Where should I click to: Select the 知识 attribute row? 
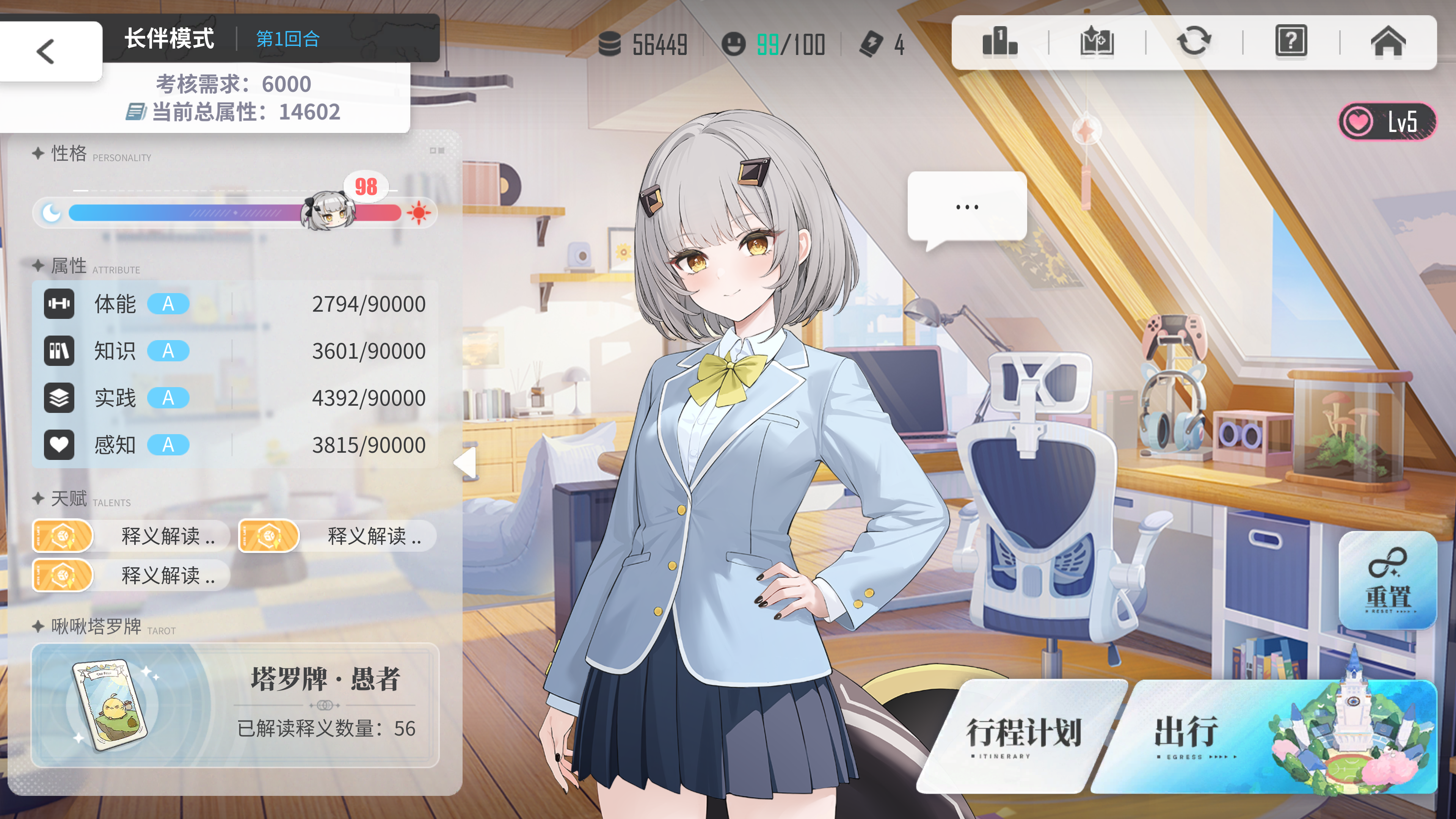235,351
